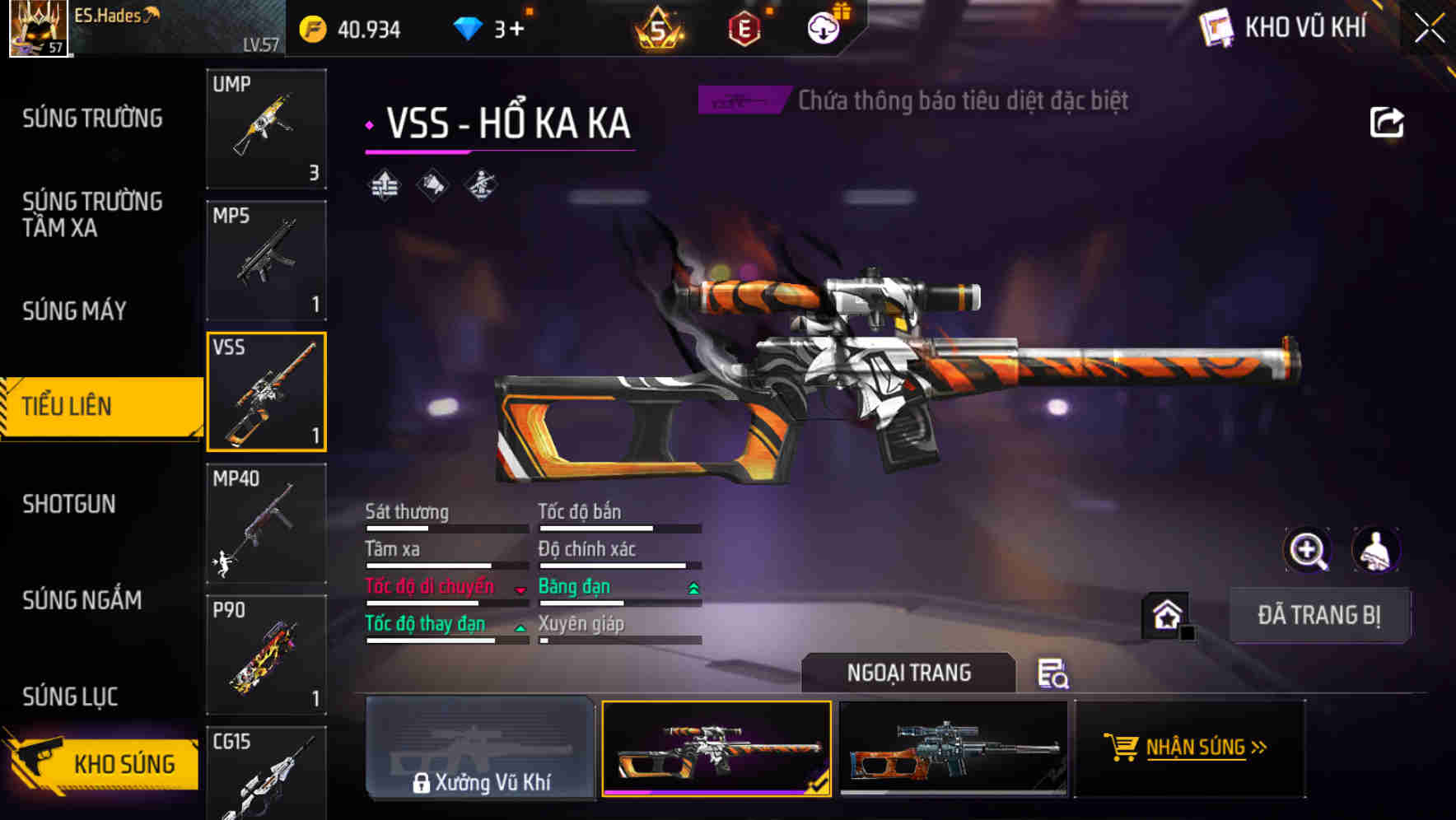This screenshot has width=1456, height=820.
Task: Switch to the NGOẠI TRANG tab
Action: [908, 673]
